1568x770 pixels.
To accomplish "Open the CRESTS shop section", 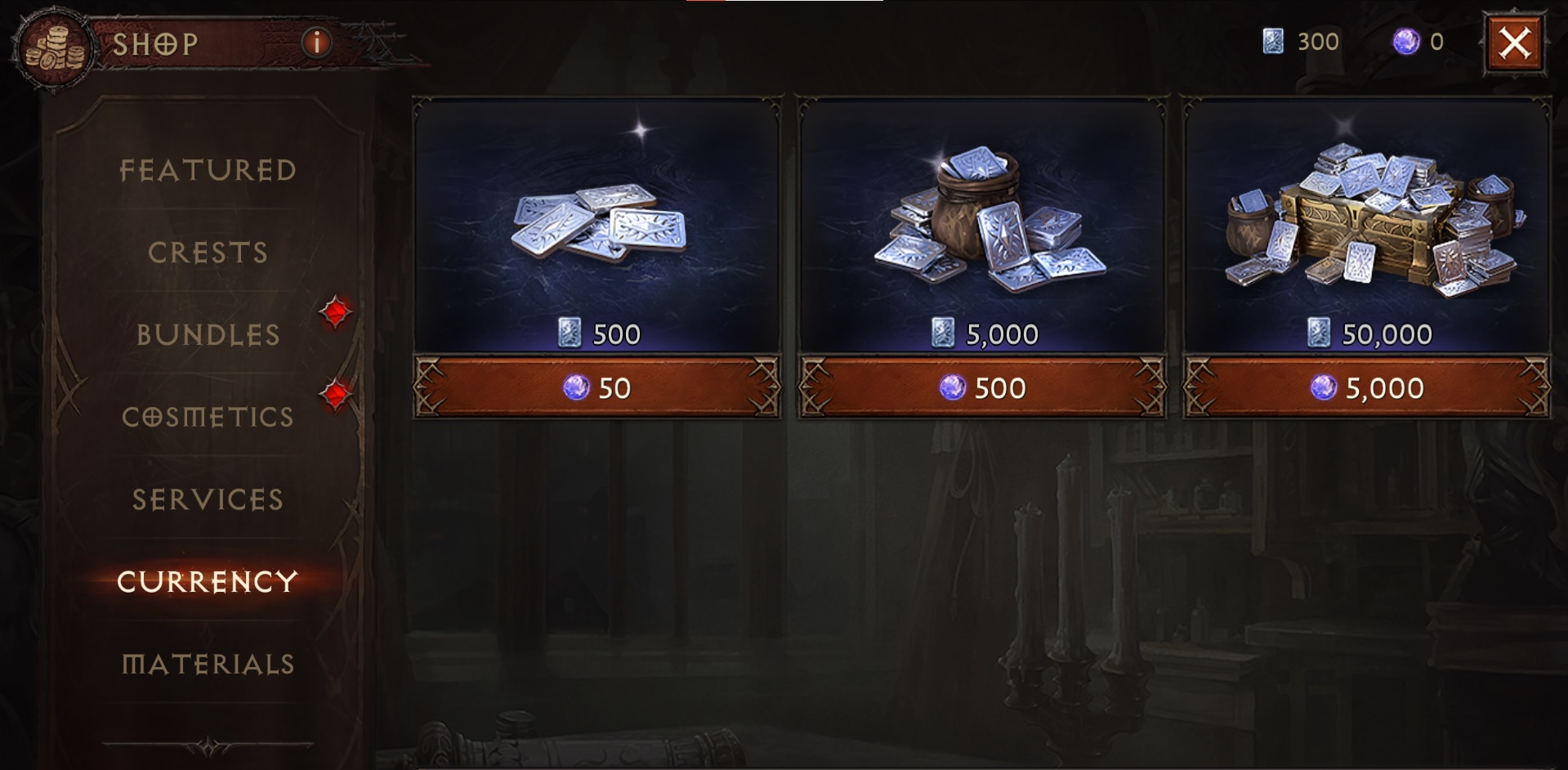I will (207, 253).
